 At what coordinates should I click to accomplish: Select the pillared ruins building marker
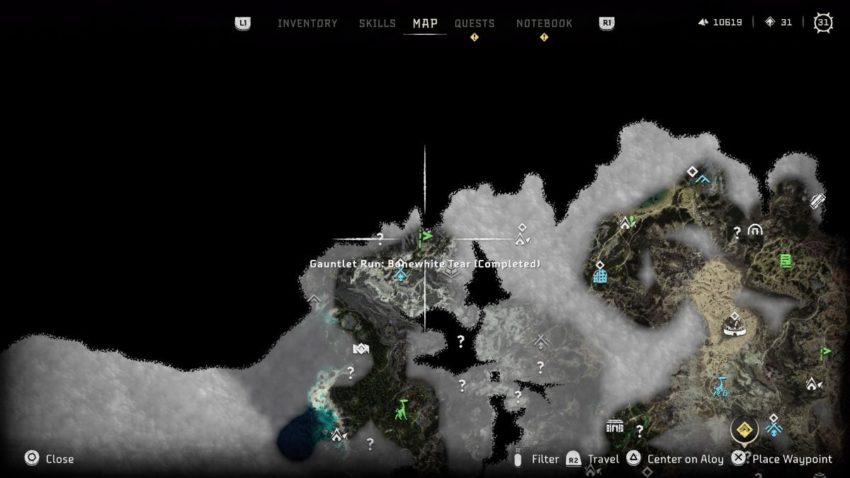(615, 429)
